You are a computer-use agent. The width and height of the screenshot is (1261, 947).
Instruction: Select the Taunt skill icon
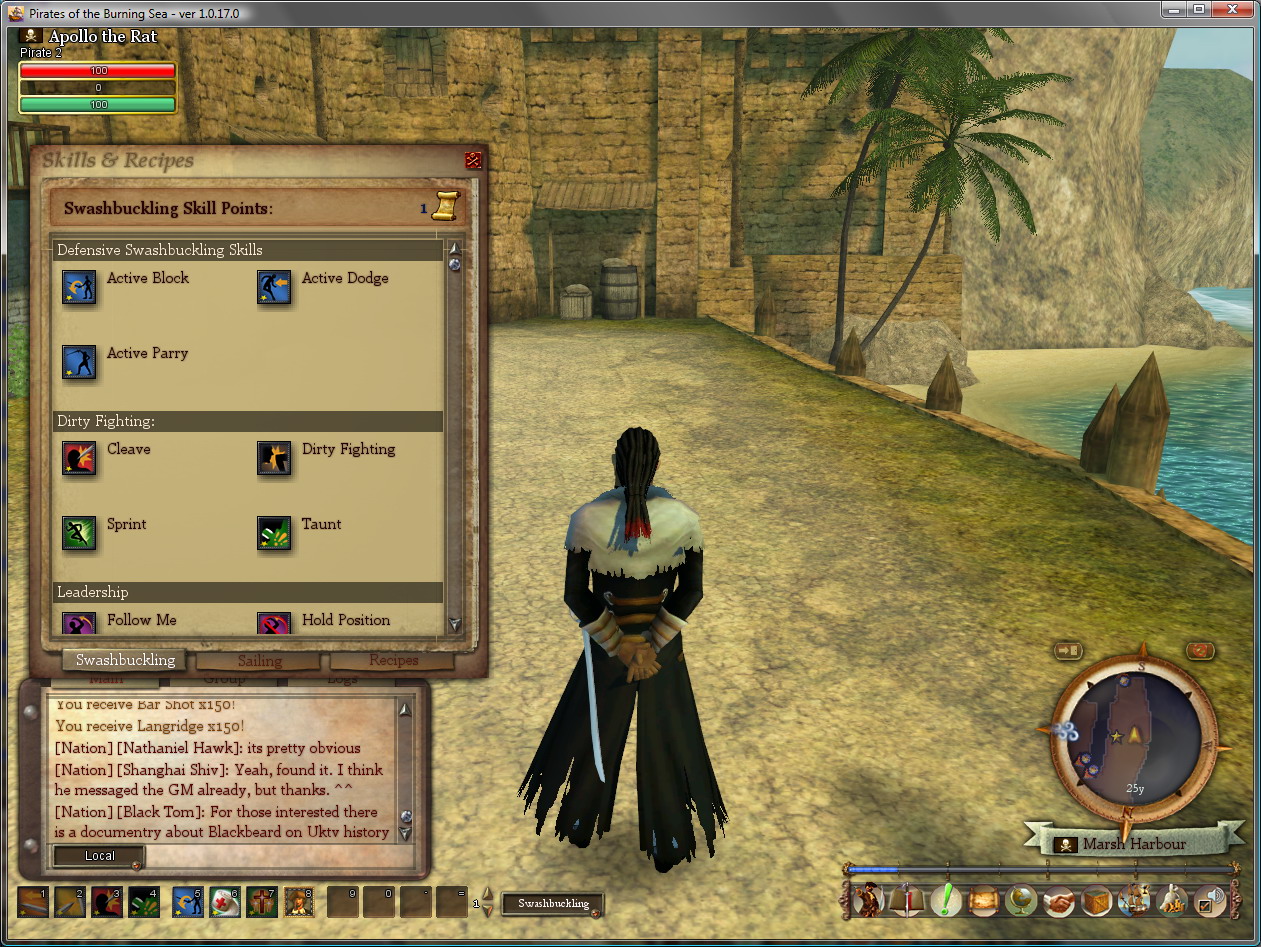click(274, 533)
